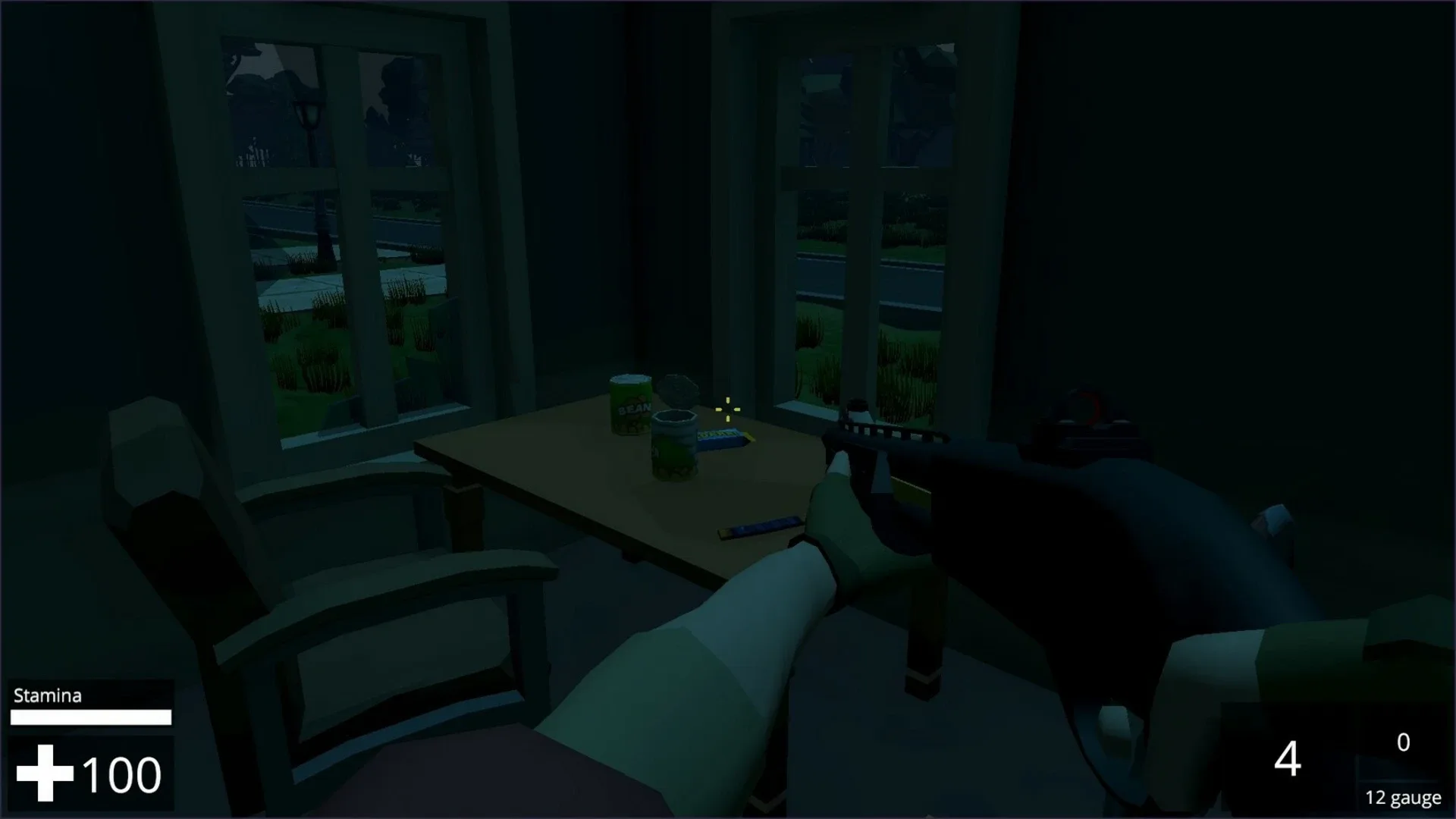Click the health cross icon
Image resolution: width=1456 pixels, height=819 pixels.
coord(44,772)
